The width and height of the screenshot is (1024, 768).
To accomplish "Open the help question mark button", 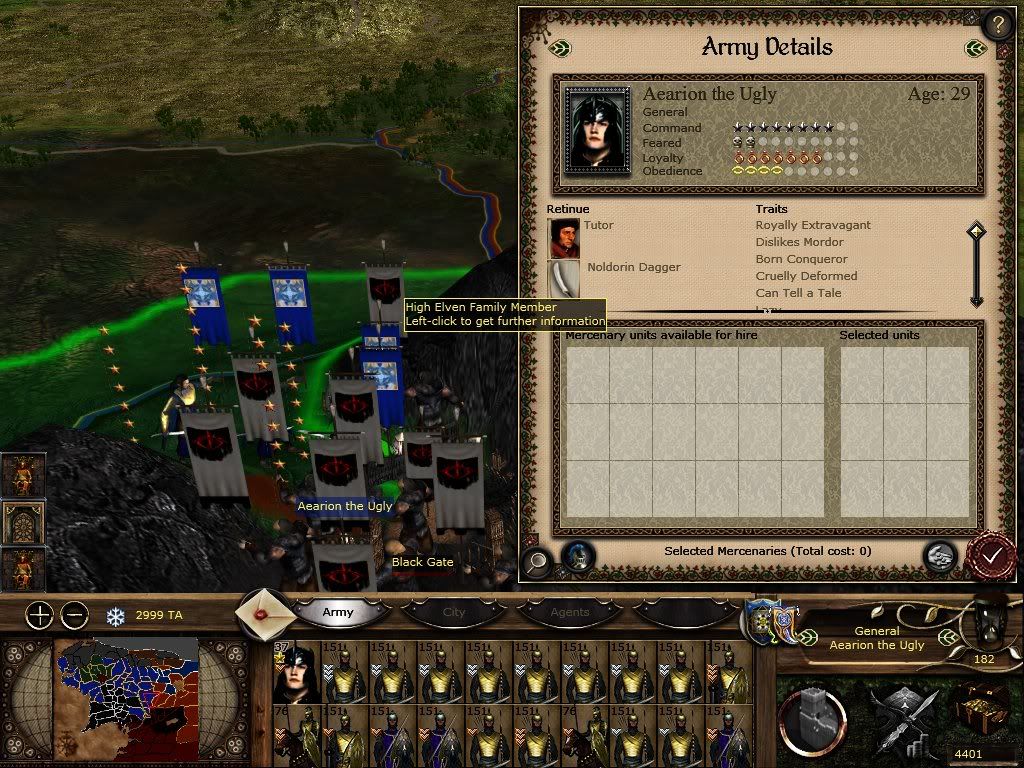I will pyautogui.click(x=997, y=24).
